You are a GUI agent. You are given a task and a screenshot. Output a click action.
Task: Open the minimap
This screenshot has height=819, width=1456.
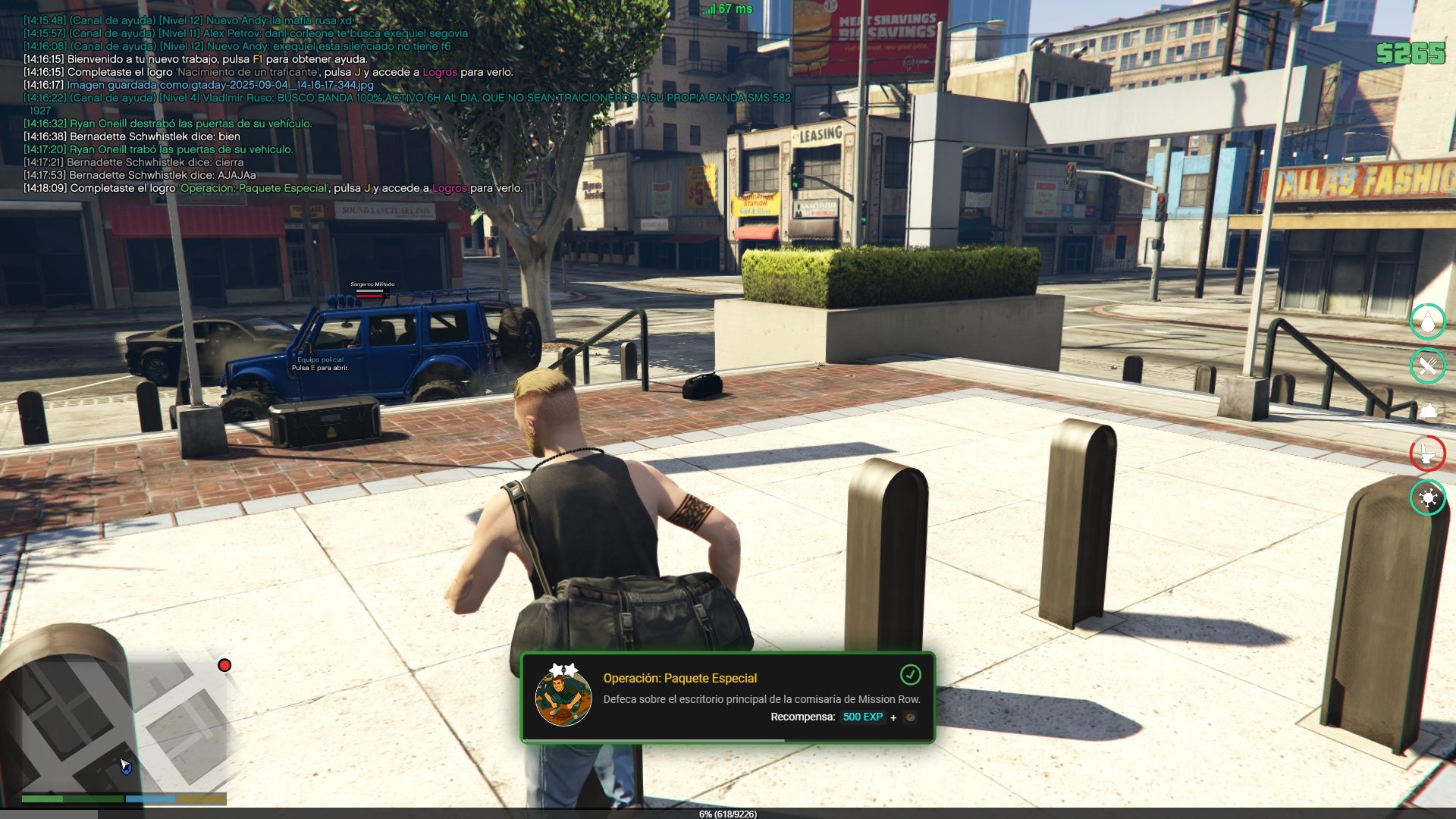tap(114, 720)
